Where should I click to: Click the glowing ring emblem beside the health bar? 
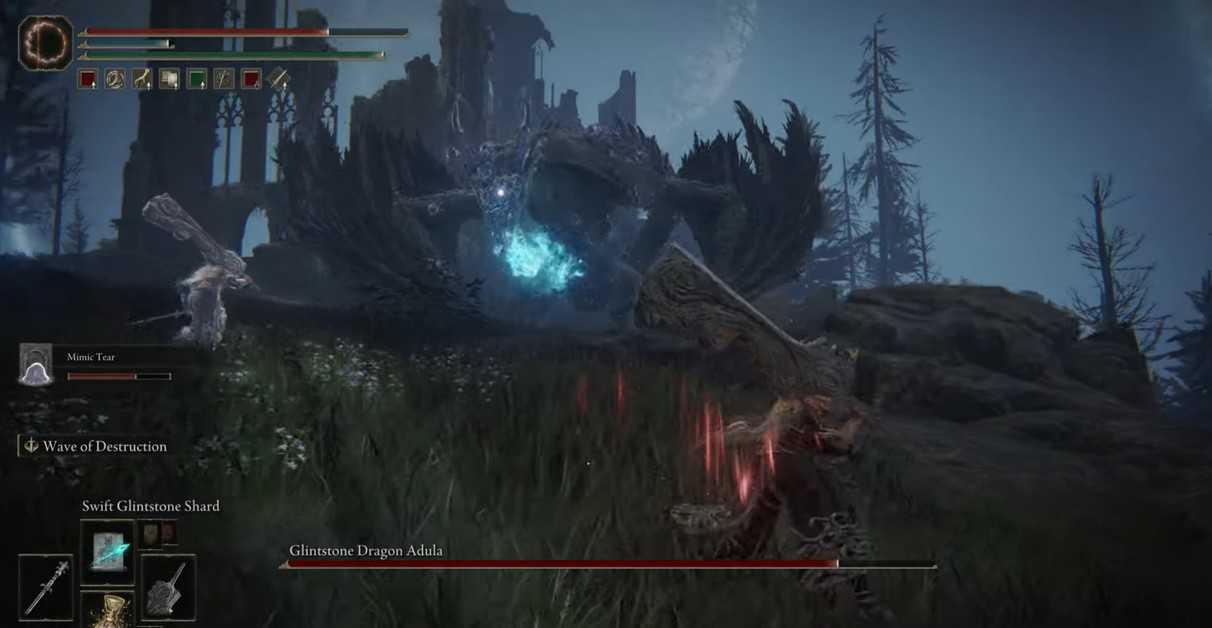(x=46, y=43)
